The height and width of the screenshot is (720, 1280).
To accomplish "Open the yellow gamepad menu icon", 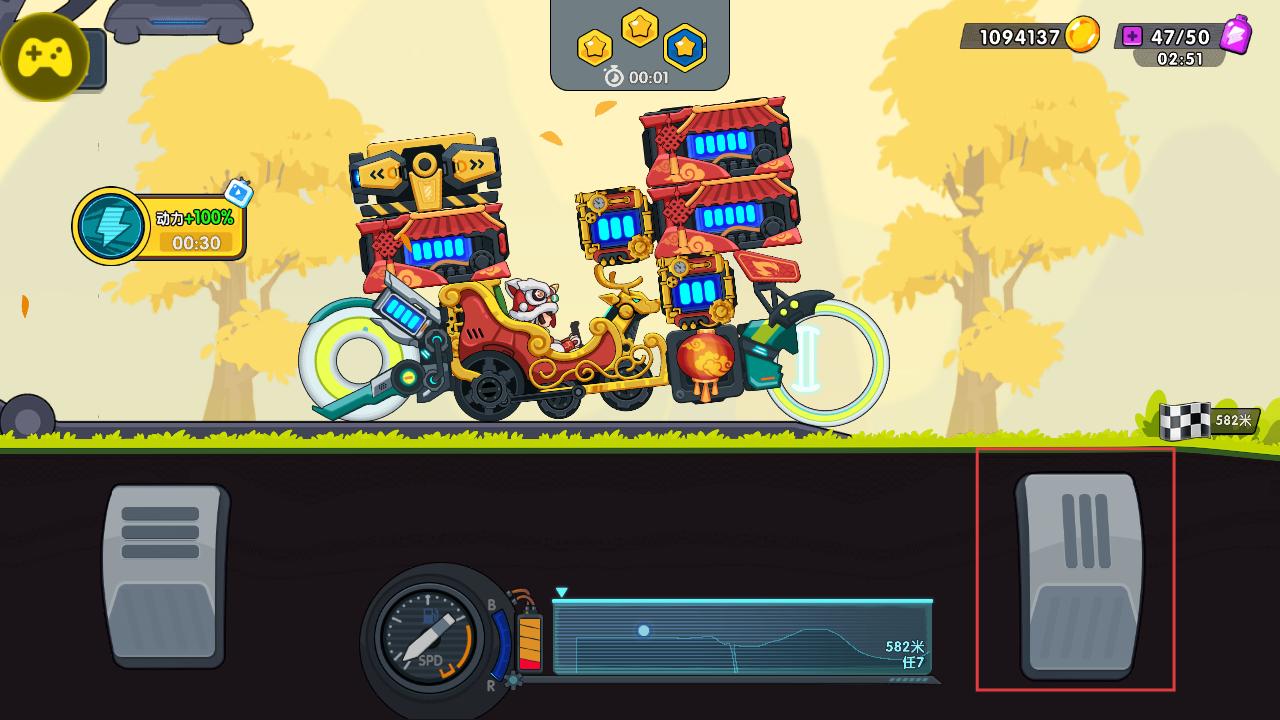I will coord(45,57).
